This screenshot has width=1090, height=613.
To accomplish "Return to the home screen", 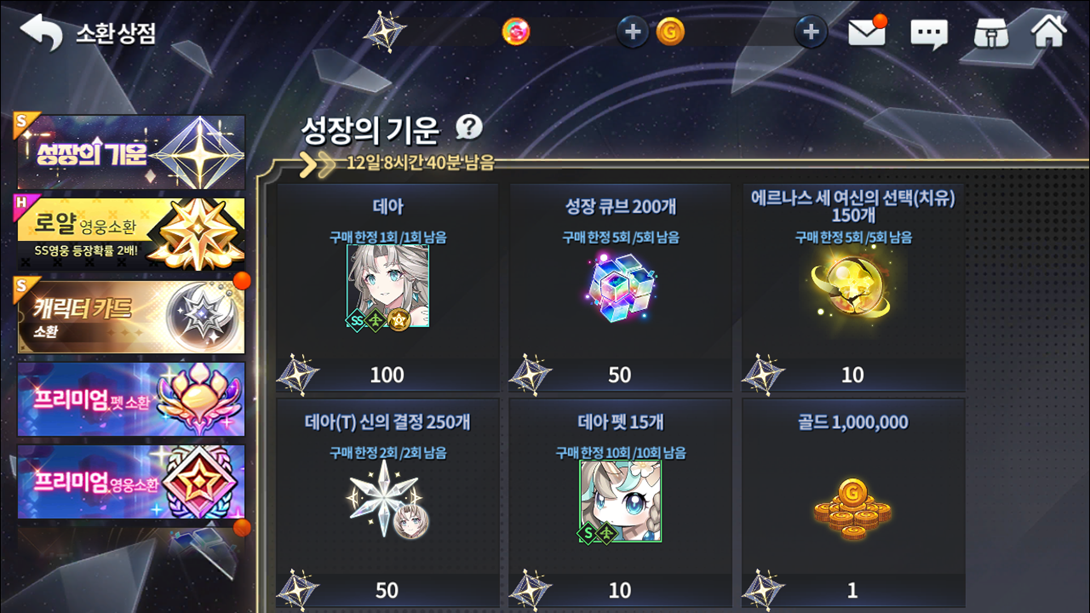I will (x=1049, y=31).
